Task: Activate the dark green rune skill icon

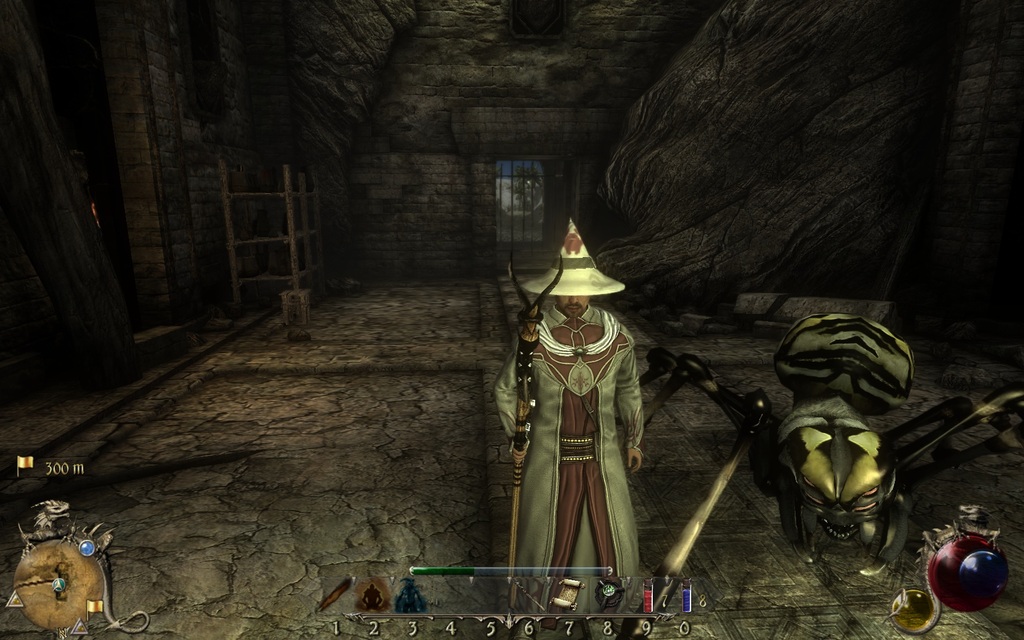Action: coord(609,594)
